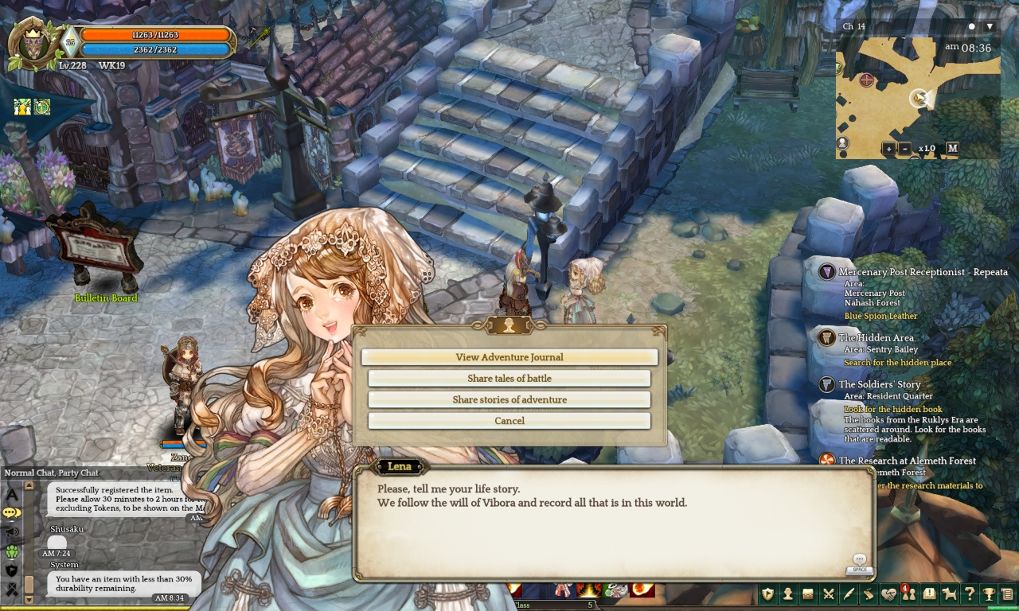Open the friends icon with notification badge
The height and width of the screenshot is (611, 1019).
(x=908, y=594)
